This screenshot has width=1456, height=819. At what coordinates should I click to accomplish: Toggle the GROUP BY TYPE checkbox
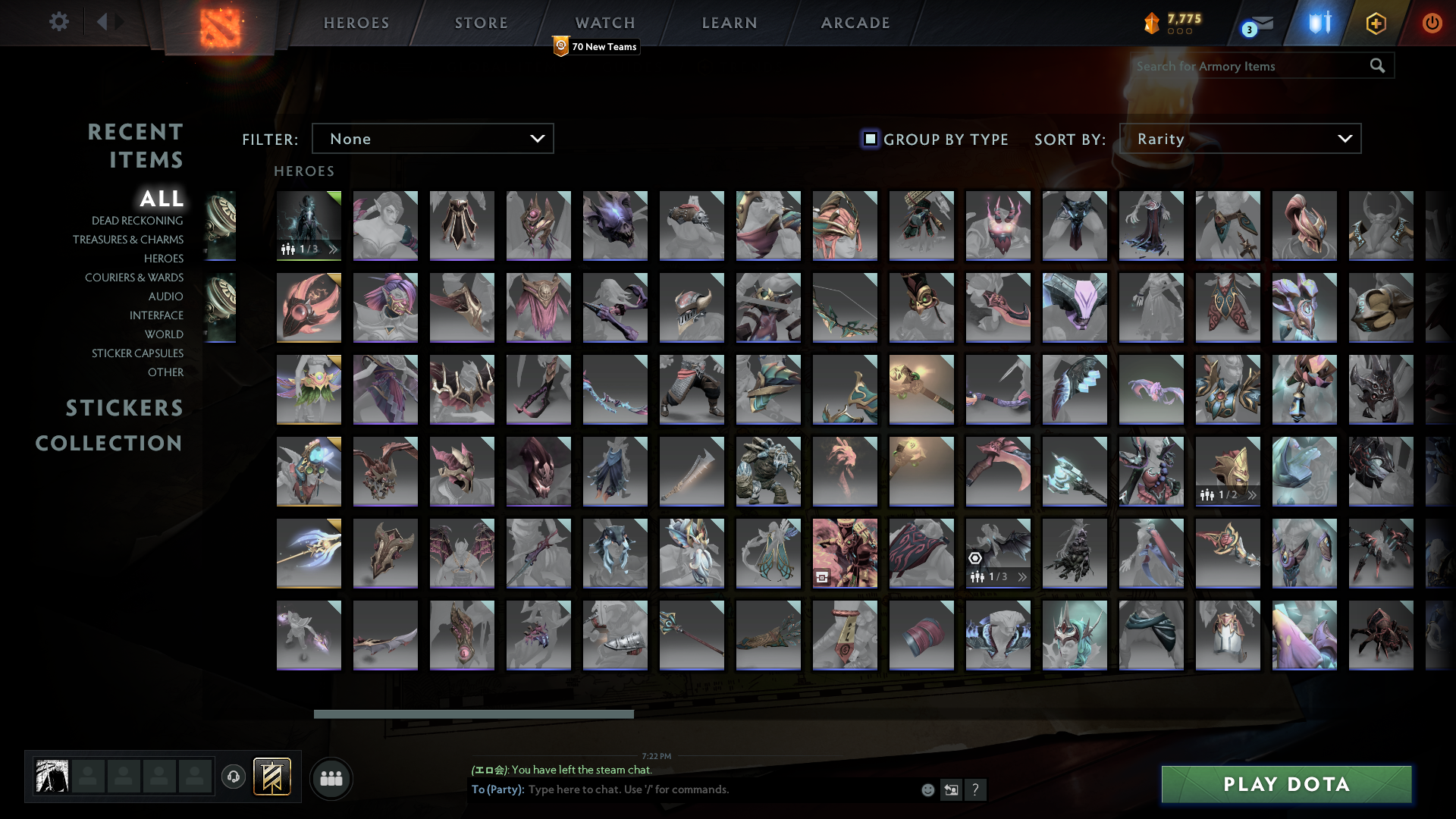[869, 139]
